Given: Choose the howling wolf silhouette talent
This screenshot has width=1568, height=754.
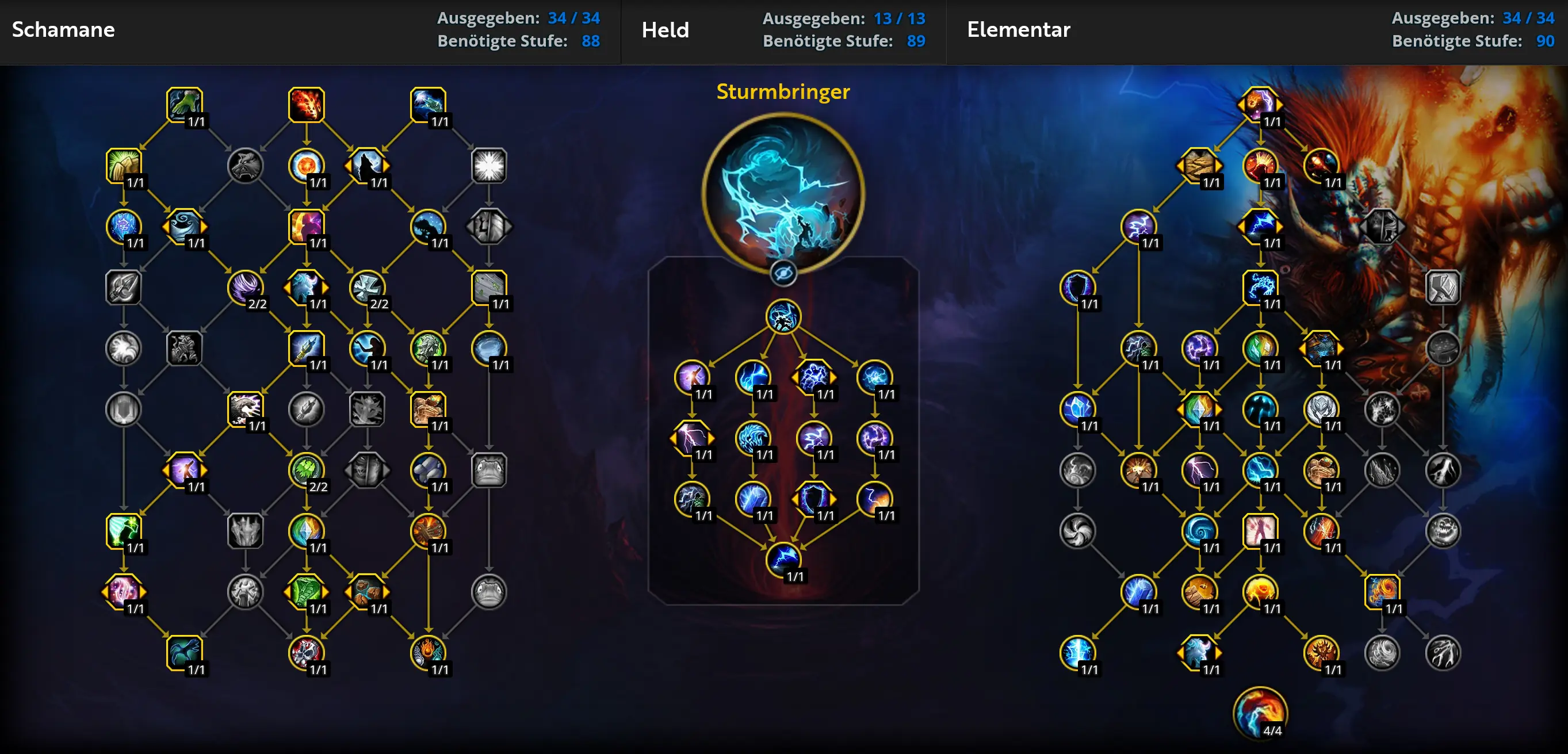Looking at the screenshot, I should [x=367, y=165].
